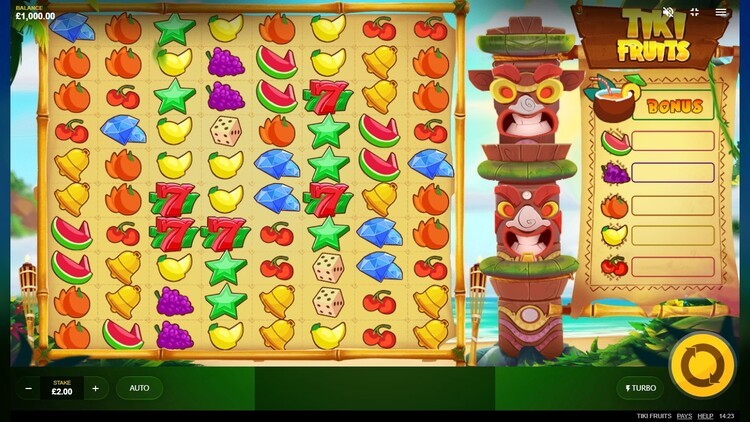Open the Auto spin options
Viewport: 750px width, 422px height.
tap(139, 388)
